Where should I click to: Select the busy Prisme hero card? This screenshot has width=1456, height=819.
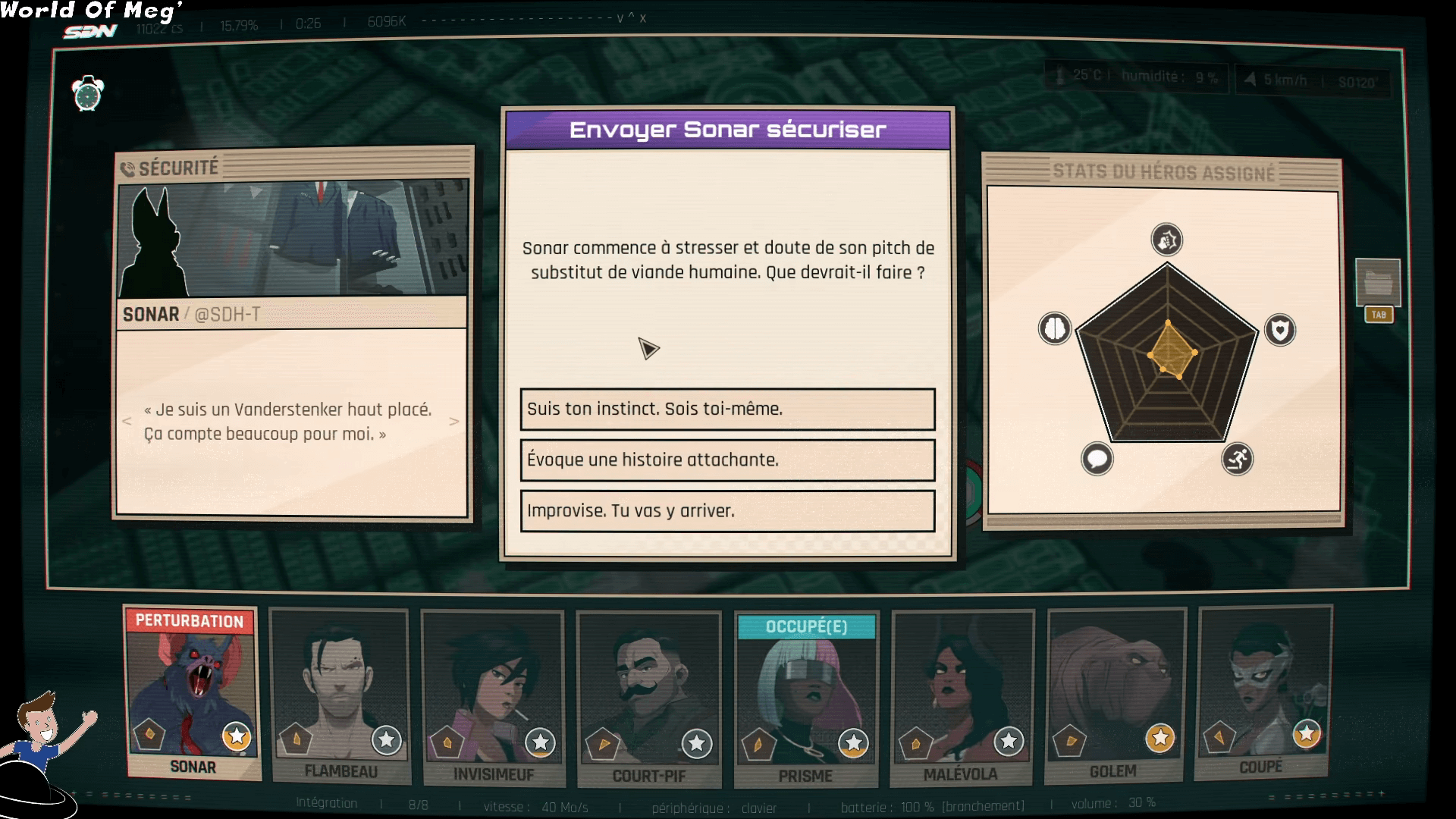(806, 699)
